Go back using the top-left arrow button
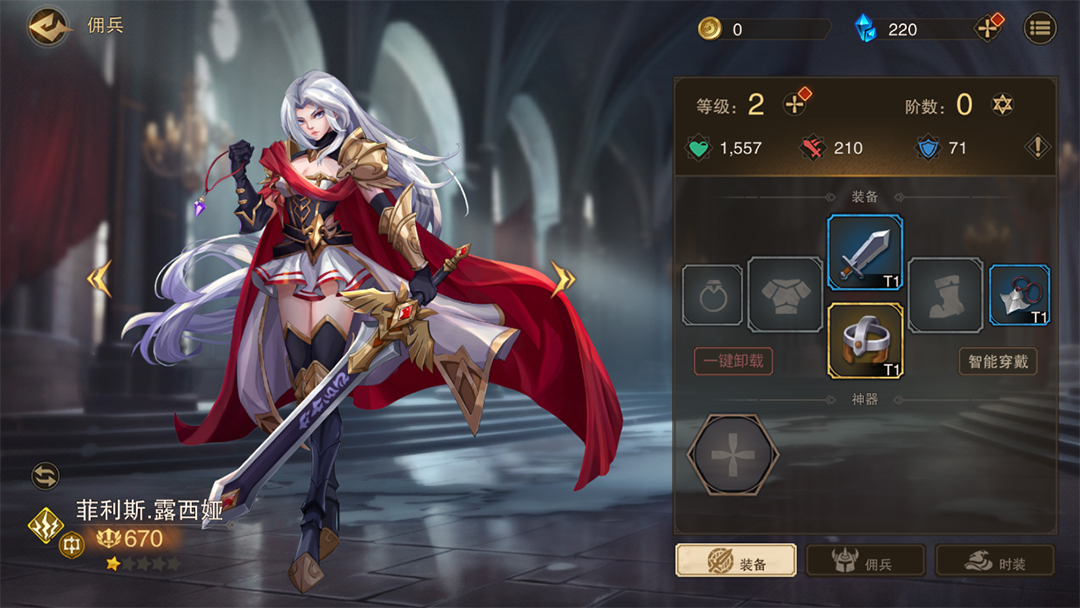The image size is (1080, 608). pyautogui.click(x=47, y=27)
